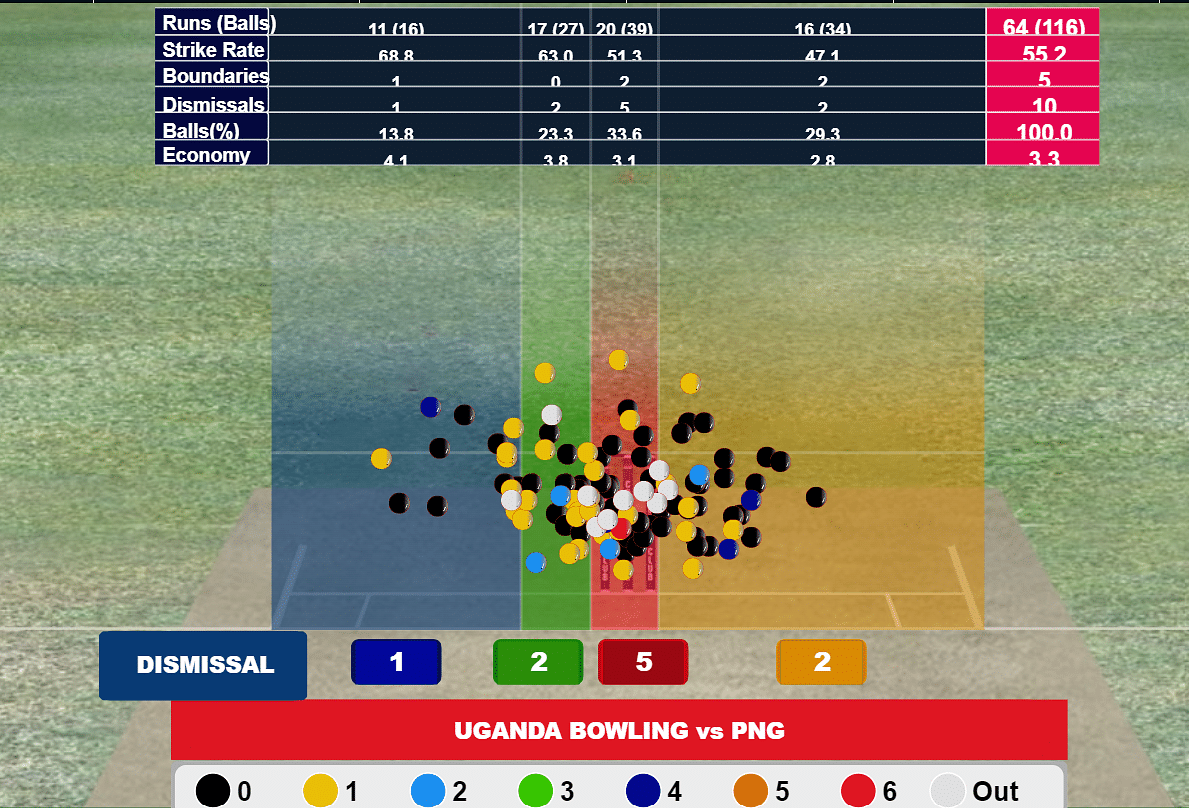Screen dimensions: 1189x808
Task: Toggle the black 0 runs legend entry
Action: coord(223,791)
